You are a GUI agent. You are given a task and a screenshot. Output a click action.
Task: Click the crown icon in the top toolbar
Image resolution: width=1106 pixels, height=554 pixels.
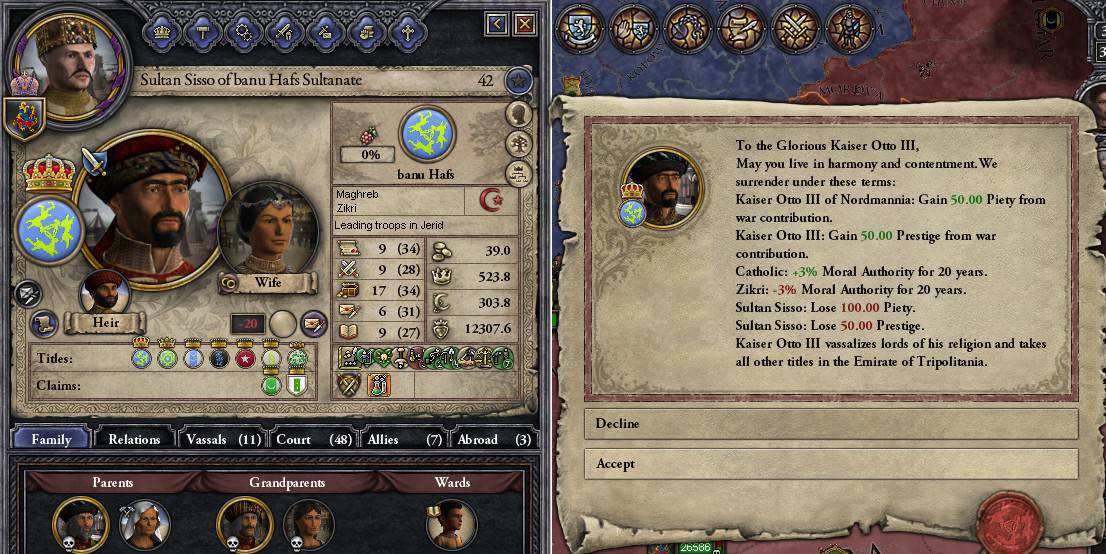click(x=161, y=31)
